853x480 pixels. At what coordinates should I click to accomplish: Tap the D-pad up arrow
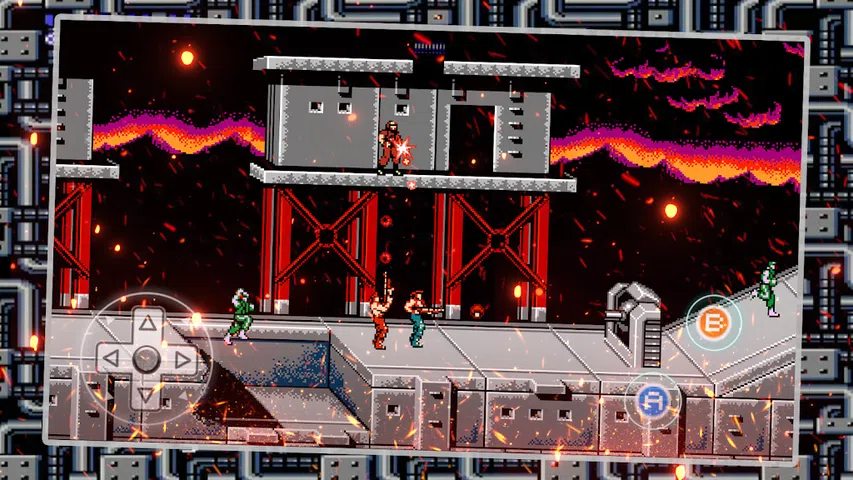click(x=148, y=323)
